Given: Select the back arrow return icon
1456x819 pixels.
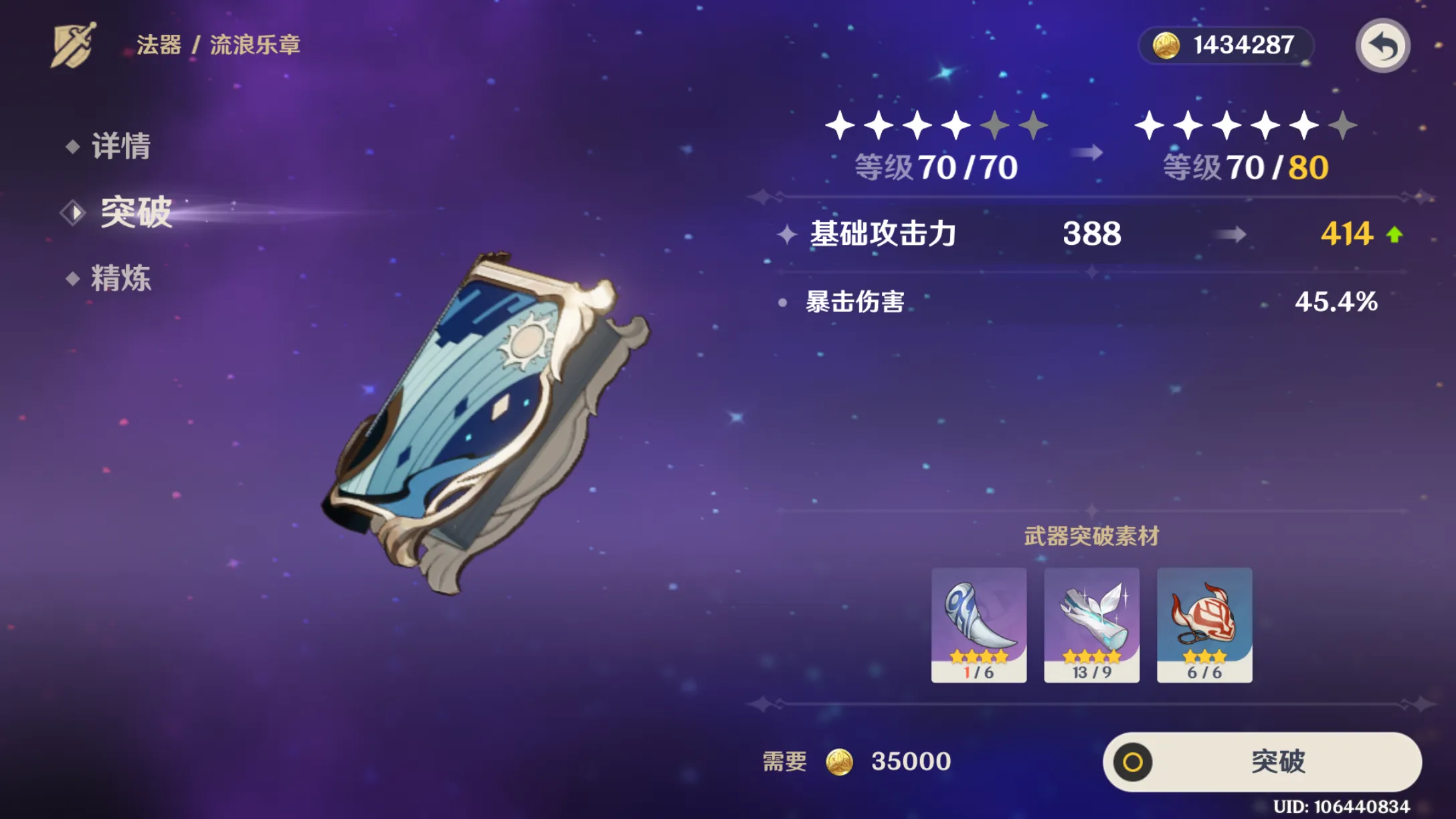Looking at the screenshot, I should (x=1382, y=45).
